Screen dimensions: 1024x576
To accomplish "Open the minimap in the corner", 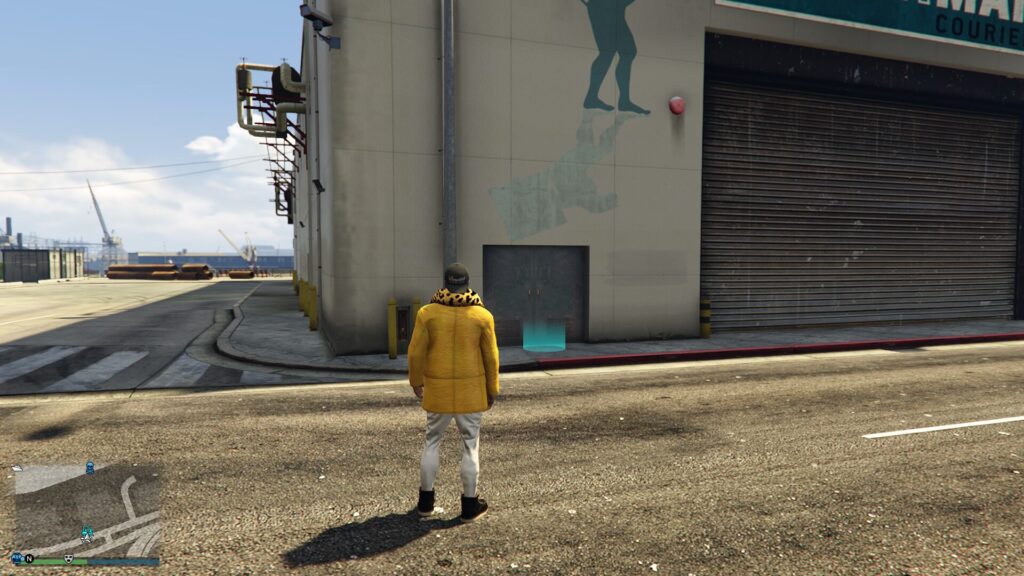I will [x=87, y=510].
